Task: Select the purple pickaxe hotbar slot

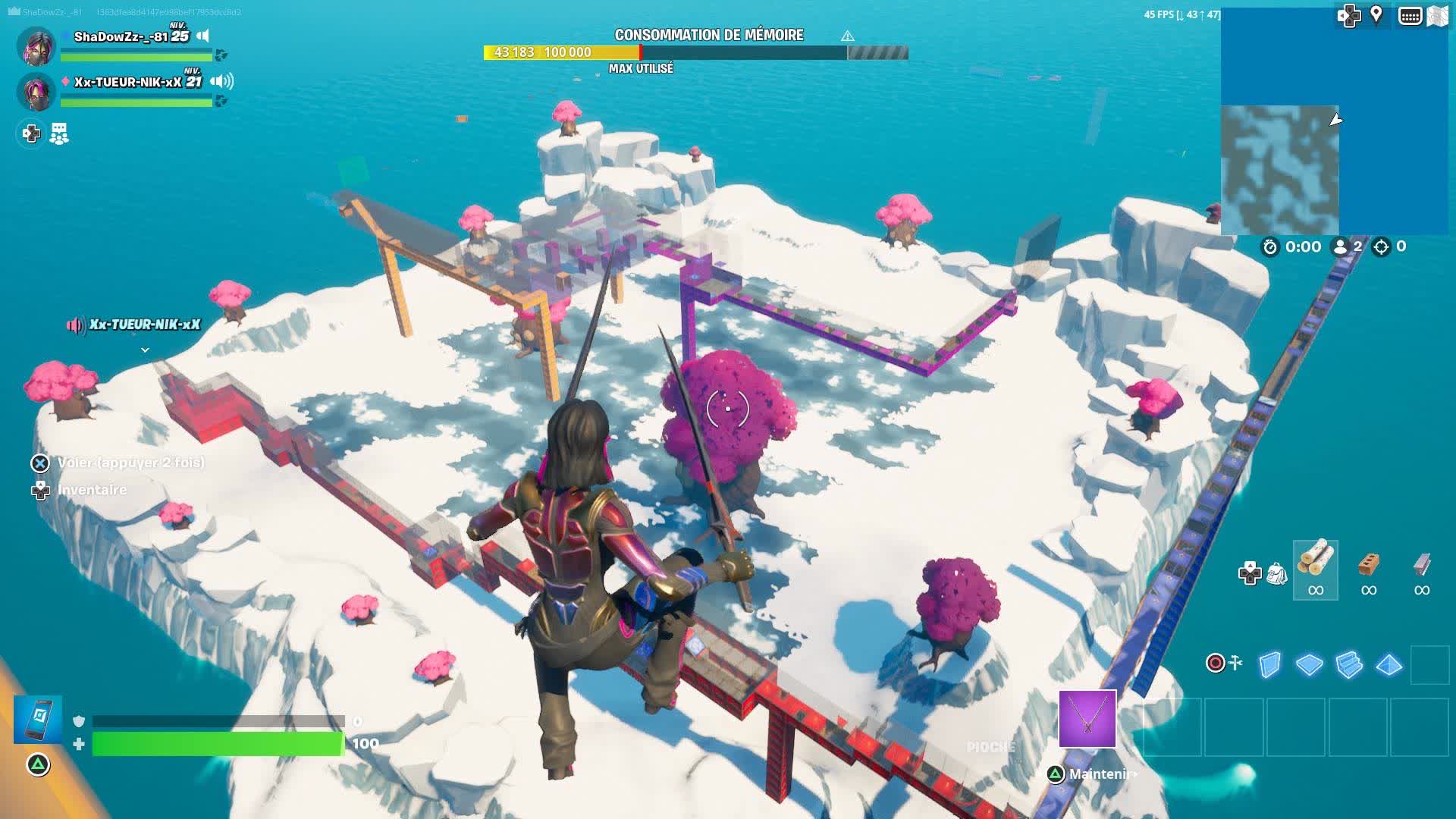Action: 1087,718
